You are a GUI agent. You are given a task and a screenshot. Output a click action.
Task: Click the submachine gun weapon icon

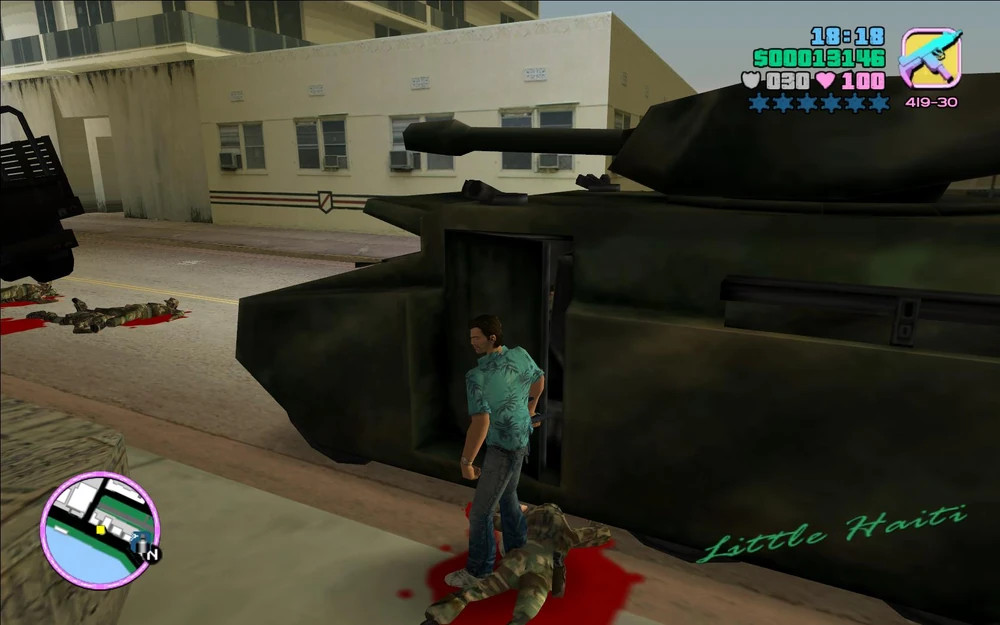point(930,58)
